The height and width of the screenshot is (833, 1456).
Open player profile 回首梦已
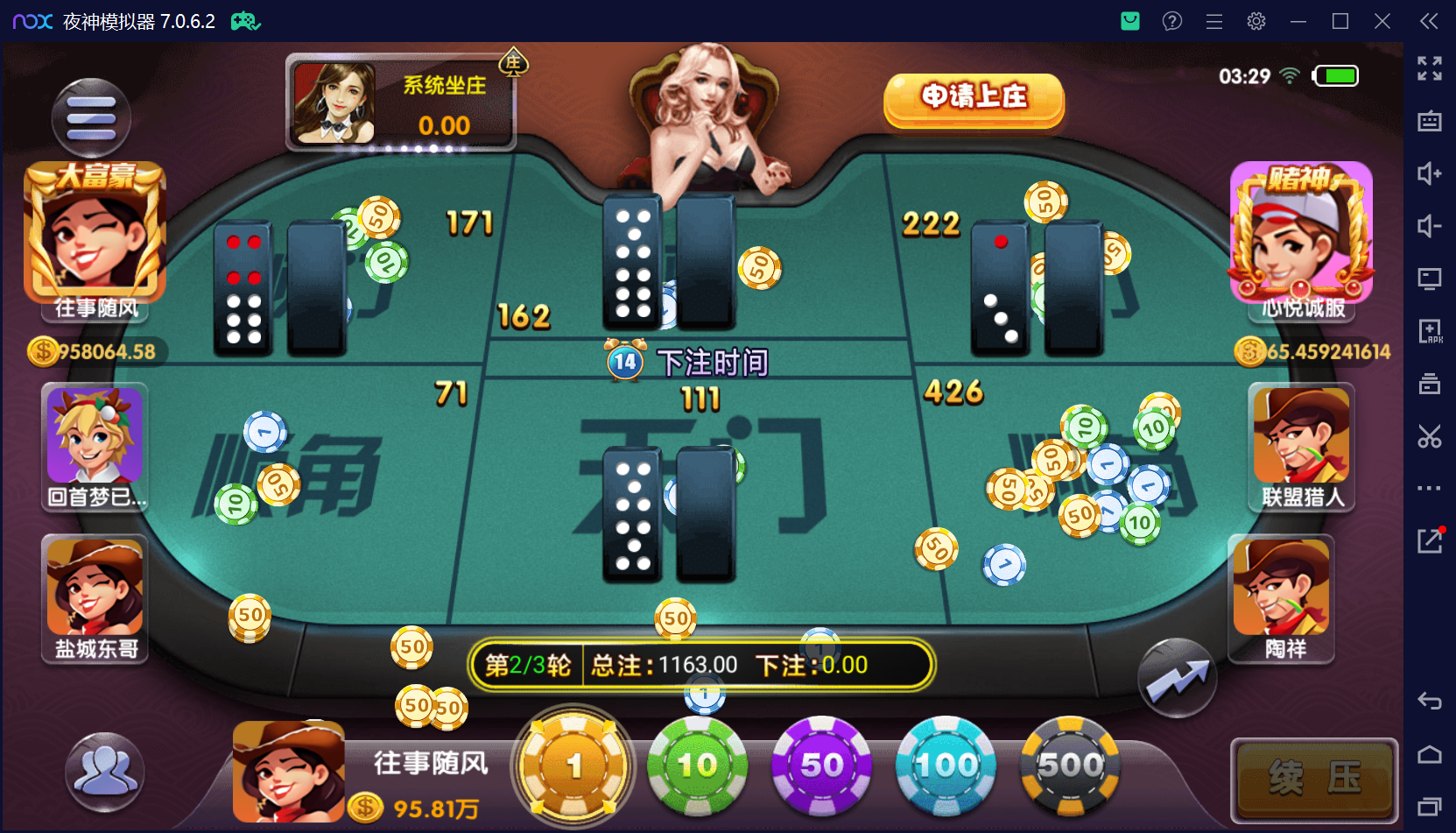coord(95,437)
